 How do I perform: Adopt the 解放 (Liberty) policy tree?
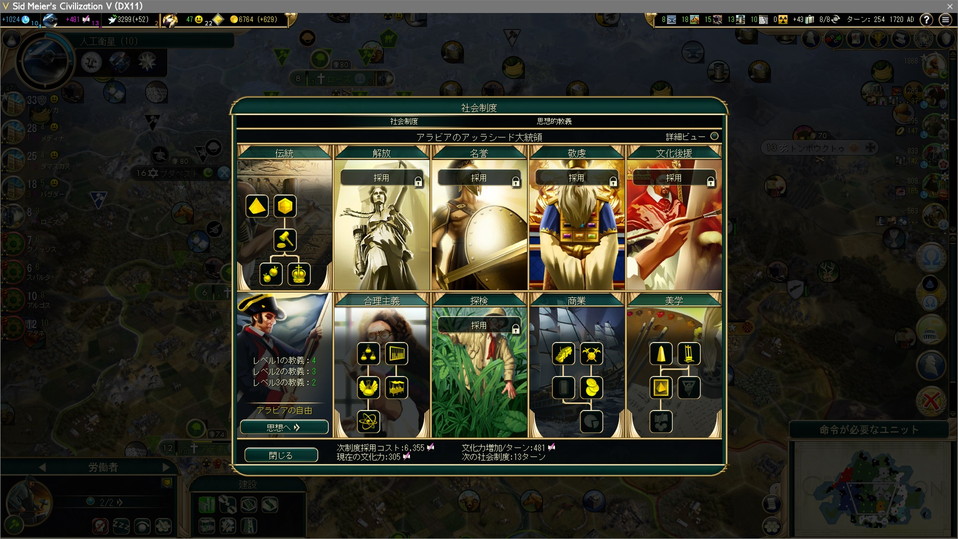pos(380,178)
